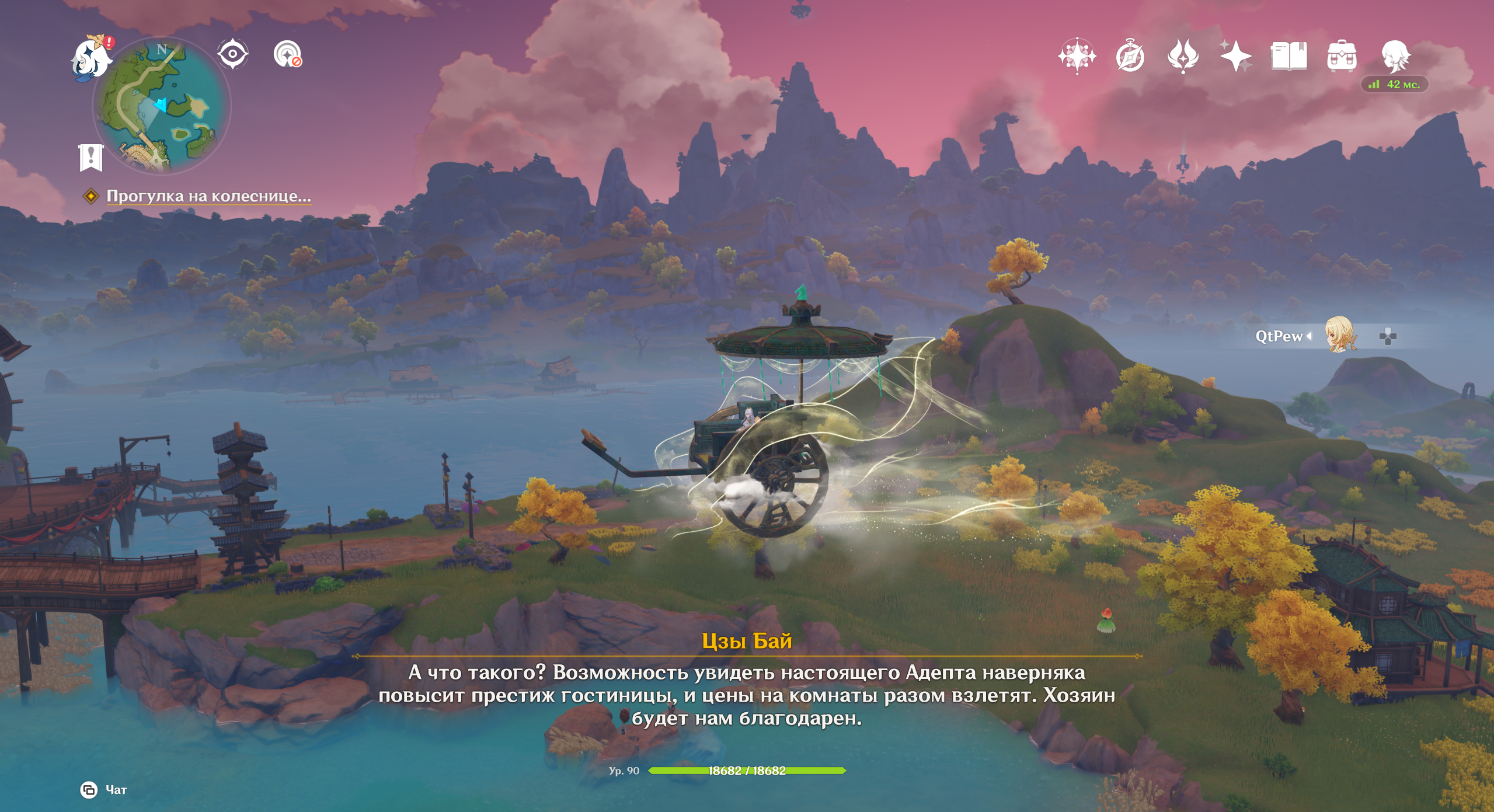Open the four-pointed star burst icon
This screenshot has height=812, width=1494.
(x=1077, y=57)
